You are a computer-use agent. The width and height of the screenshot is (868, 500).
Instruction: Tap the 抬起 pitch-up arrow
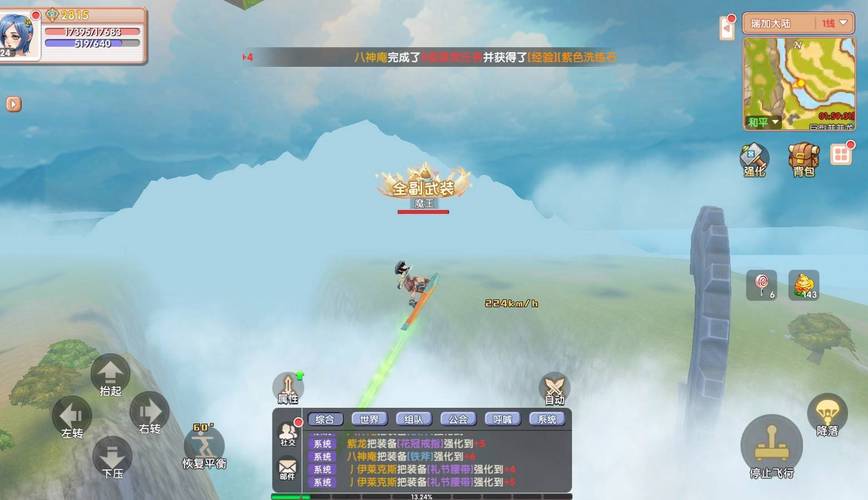point(110,374)
